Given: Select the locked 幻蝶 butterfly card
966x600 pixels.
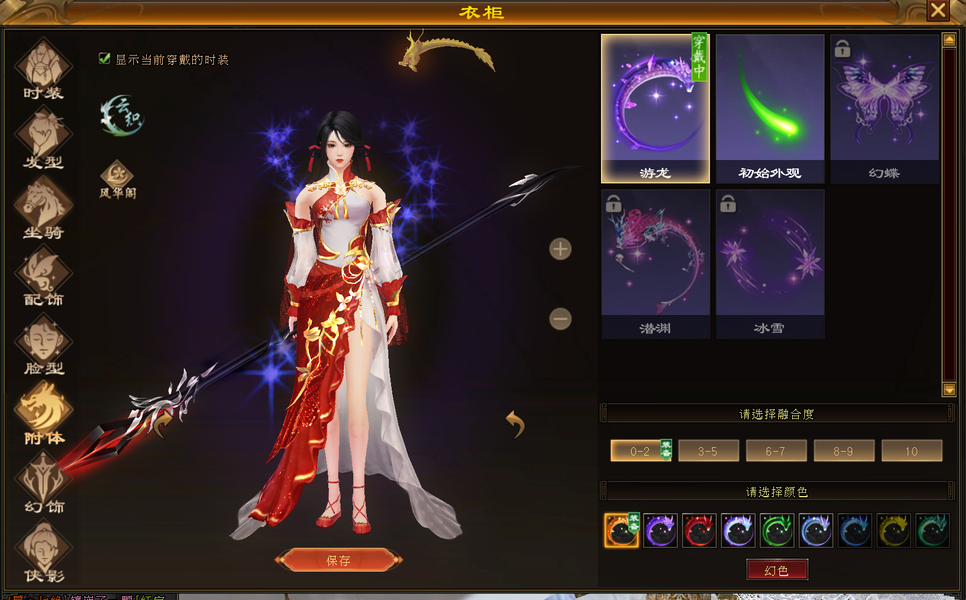Looking at the screenshot, I should coord(884,108).
